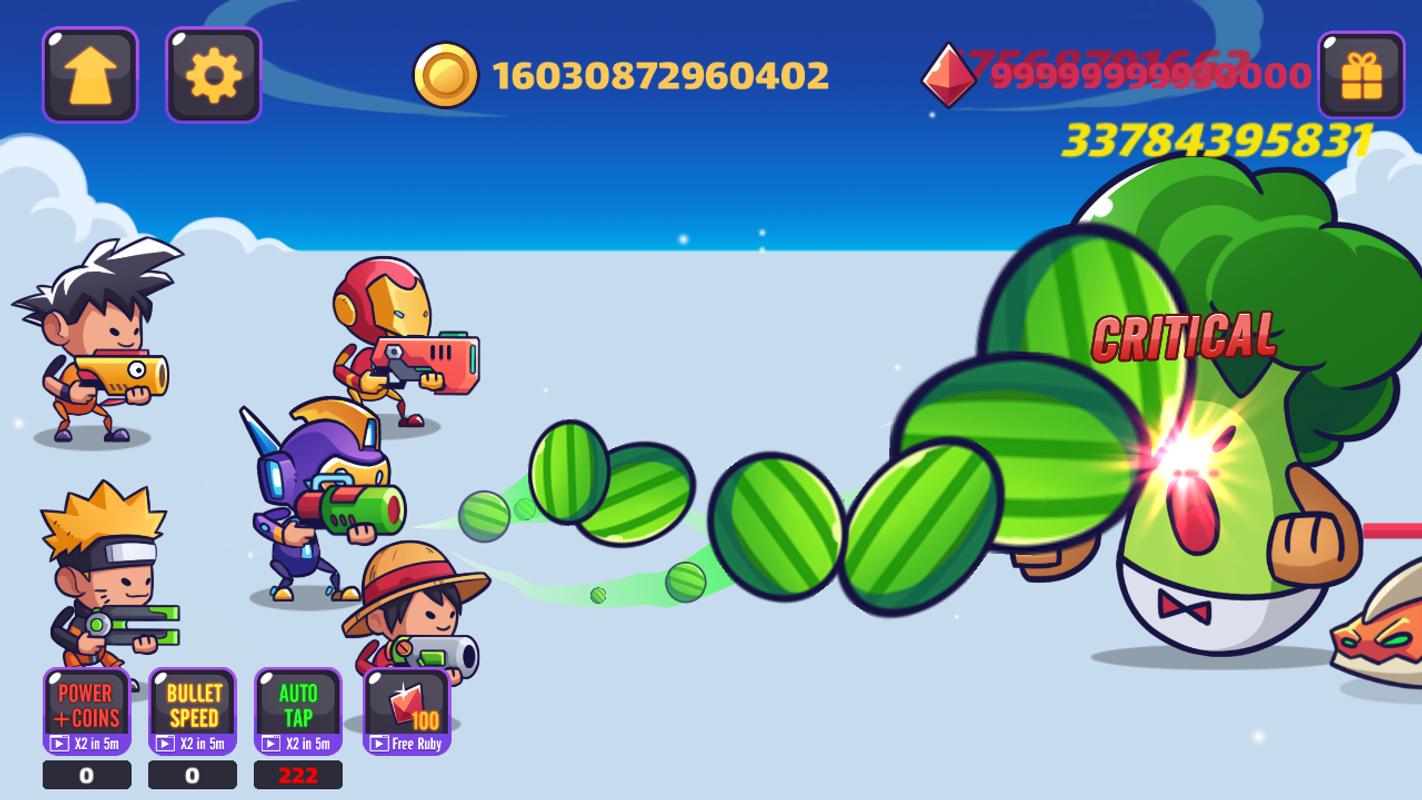This screenshot has height=800, width=1422.
Task: Open the gear settings menu
Action: point(213,75)
